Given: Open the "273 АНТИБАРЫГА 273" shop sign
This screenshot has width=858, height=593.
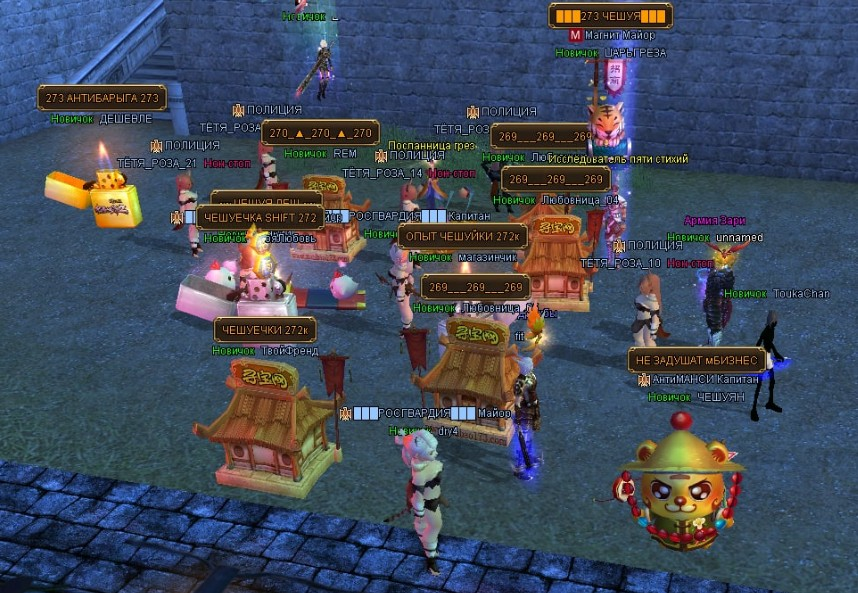Looking at the screenshot, I should pos(101,98).
